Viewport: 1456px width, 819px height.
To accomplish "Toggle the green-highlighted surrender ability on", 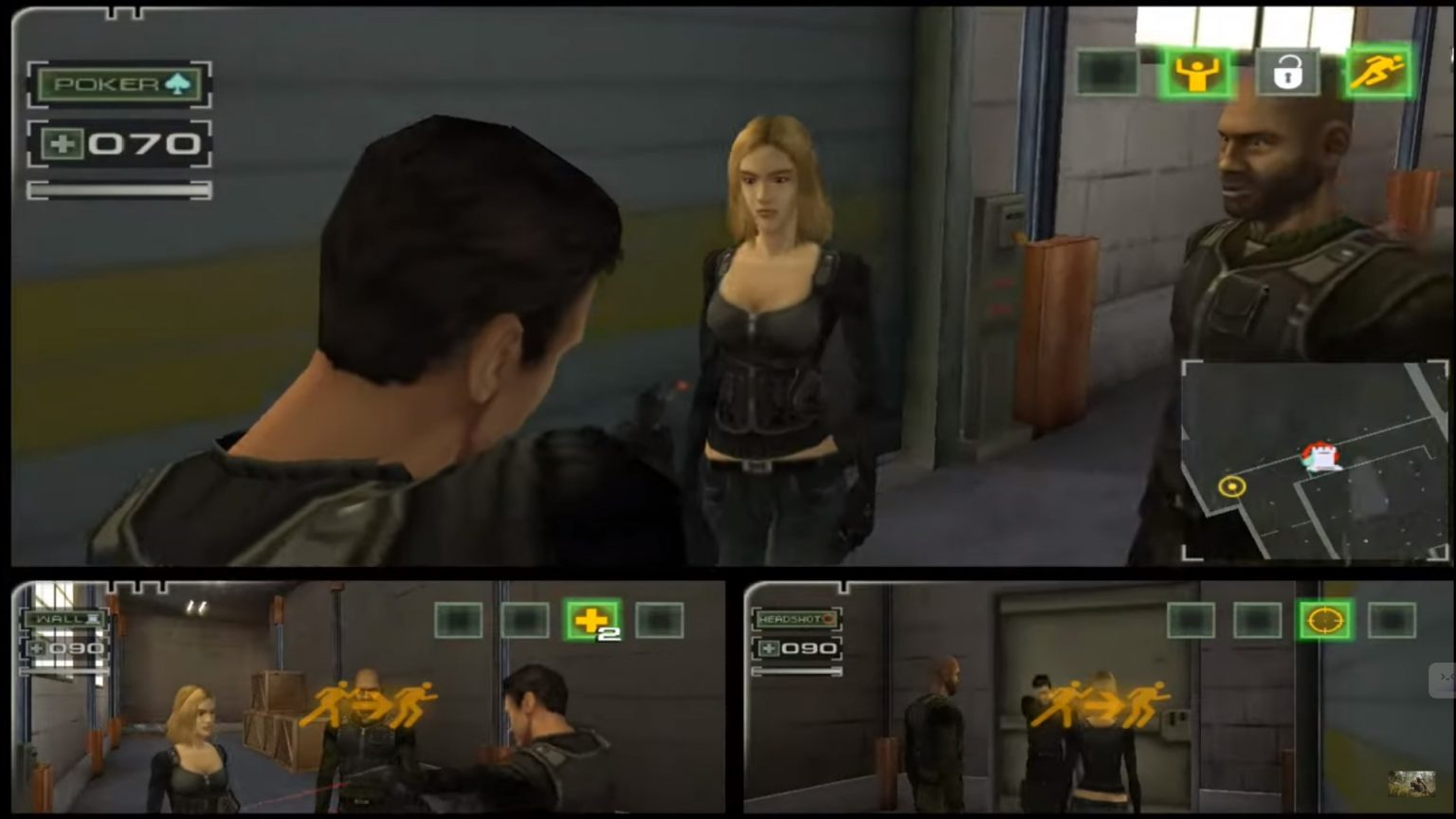I will (x=1196, y=72).
